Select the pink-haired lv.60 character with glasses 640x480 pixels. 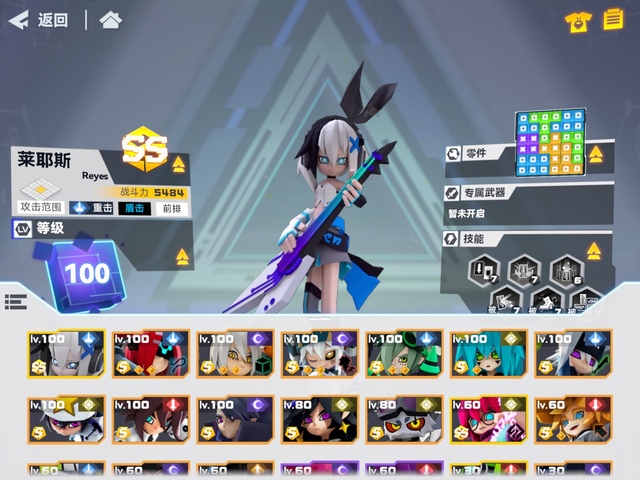coord(487,421)
